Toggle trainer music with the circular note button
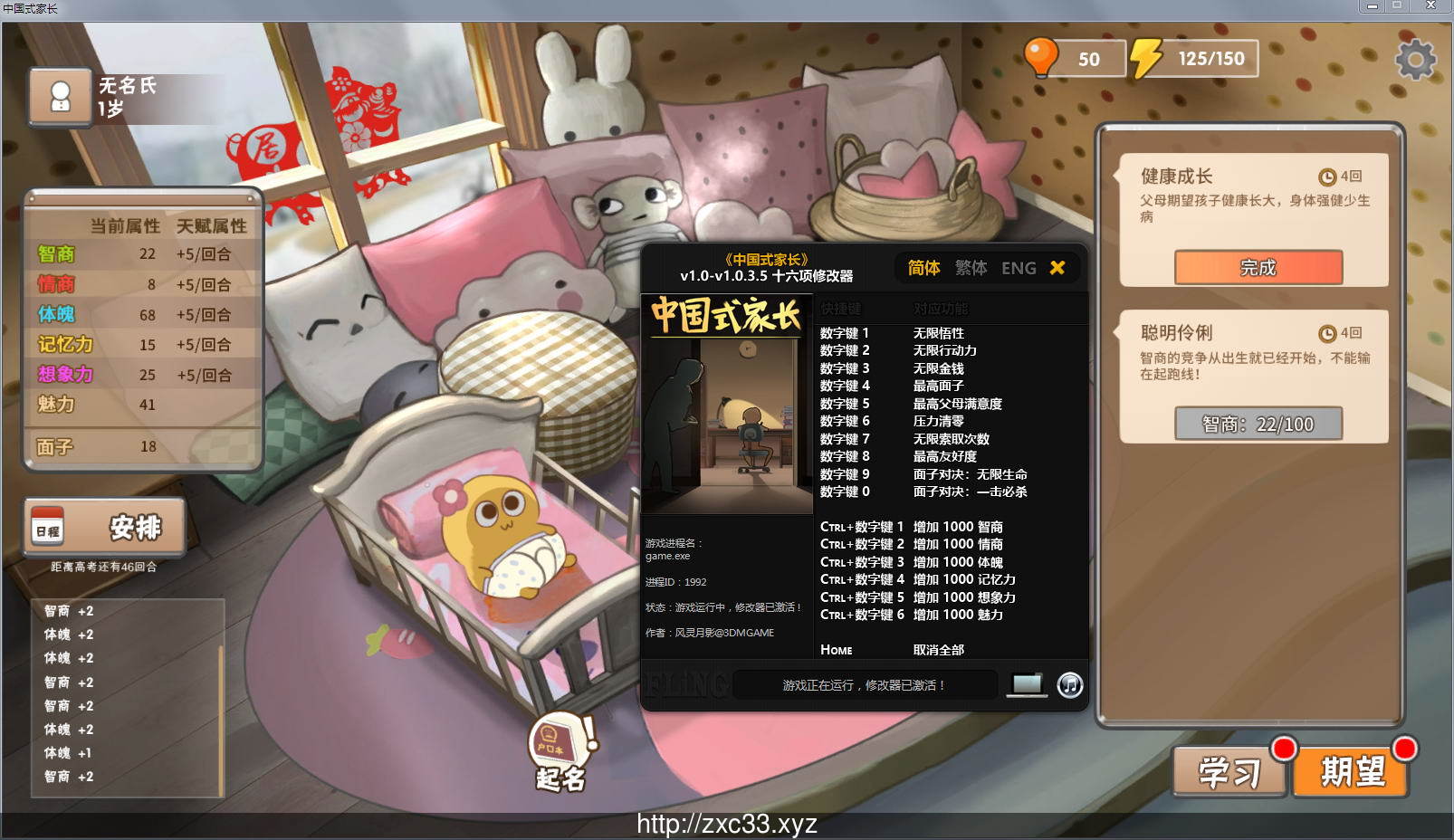 (1068, 685)
